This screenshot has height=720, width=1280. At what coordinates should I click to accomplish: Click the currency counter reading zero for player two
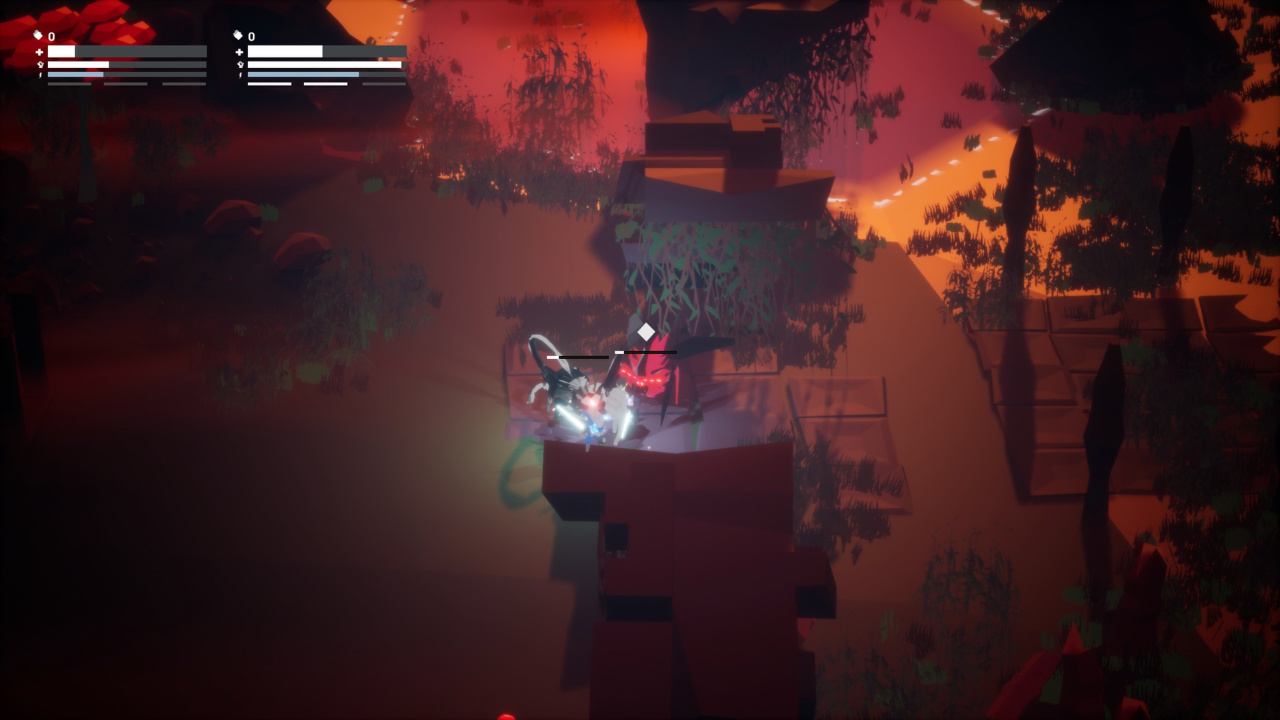tap(250, 35)
